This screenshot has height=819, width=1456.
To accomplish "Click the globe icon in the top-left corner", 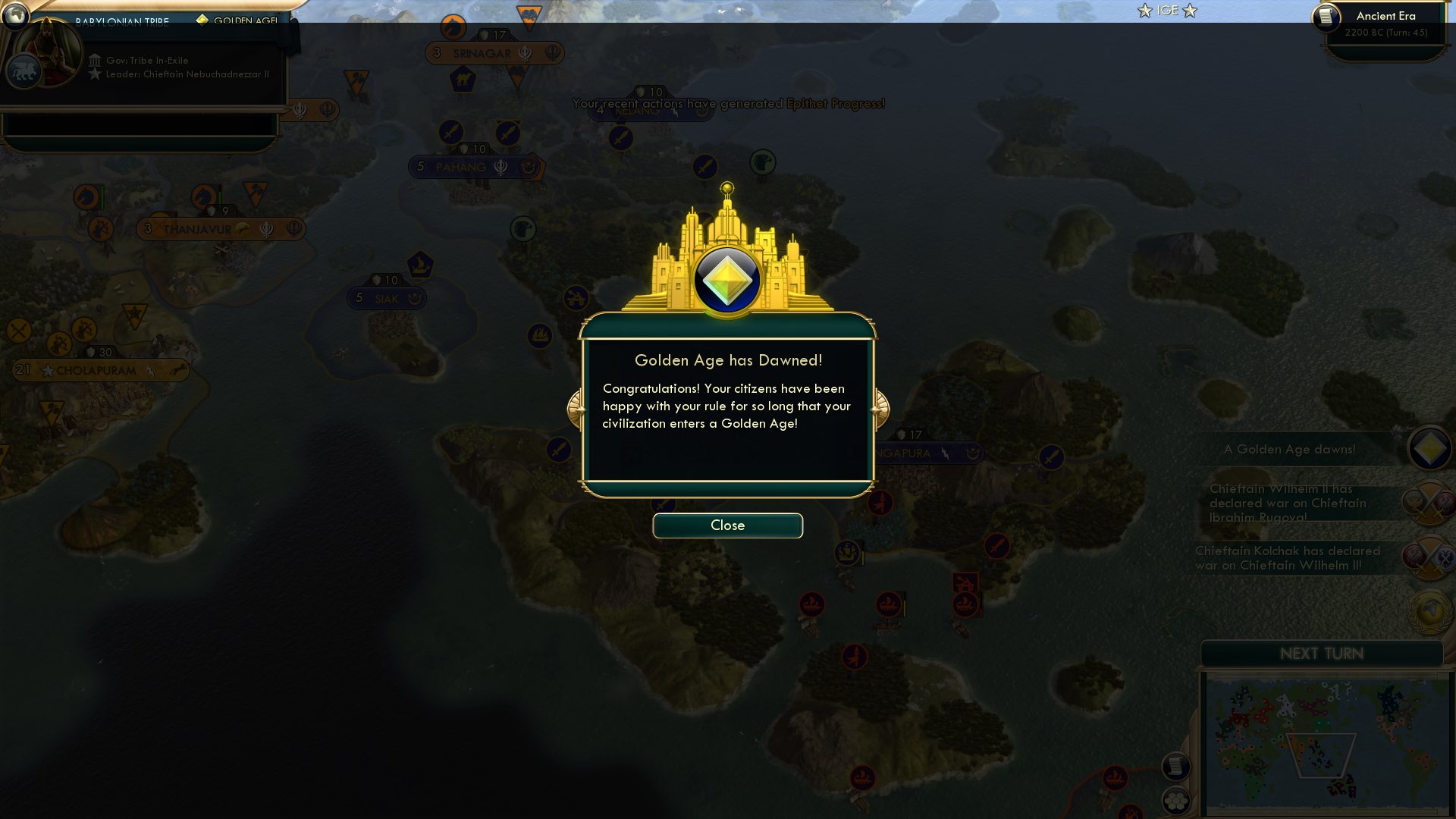I will [x=17, y=14].
